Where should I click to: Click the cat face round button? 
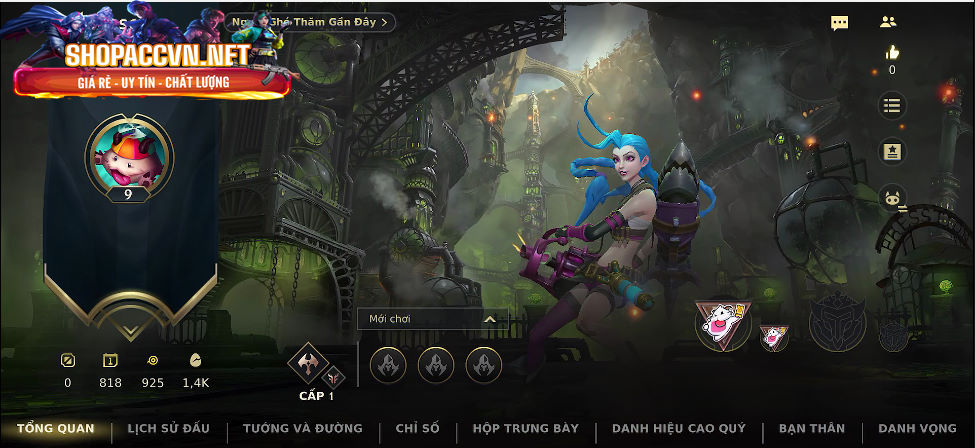click(x=892, y=200)
